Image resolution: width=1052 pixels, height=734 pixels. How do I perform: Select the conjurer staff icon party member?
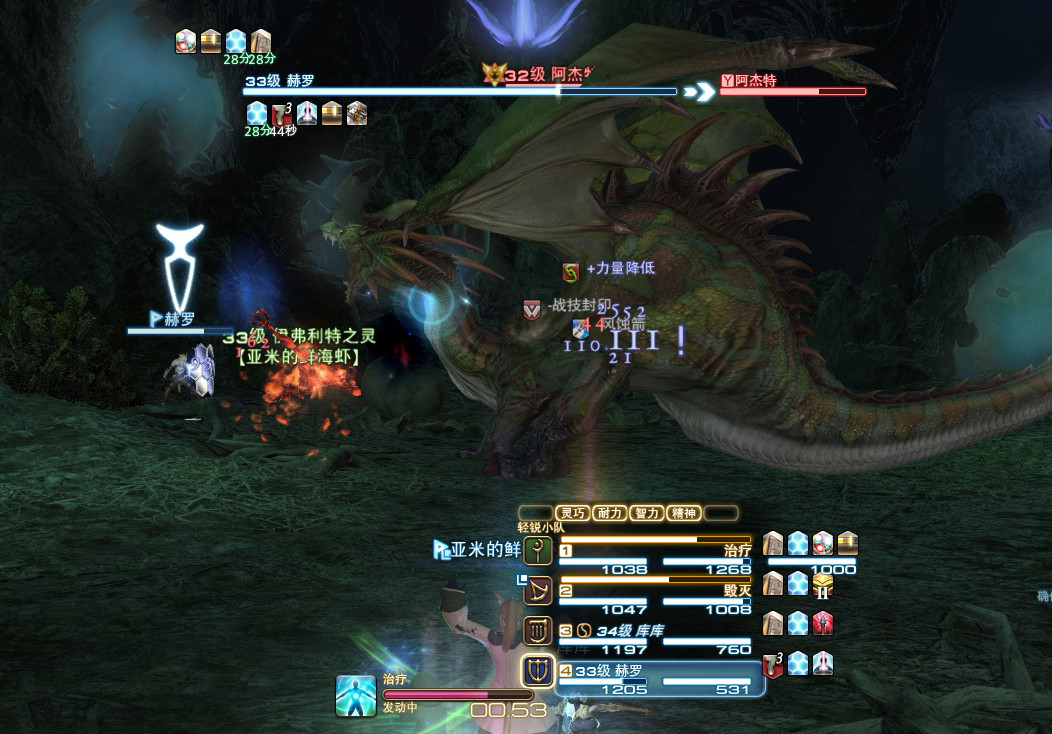538,550
